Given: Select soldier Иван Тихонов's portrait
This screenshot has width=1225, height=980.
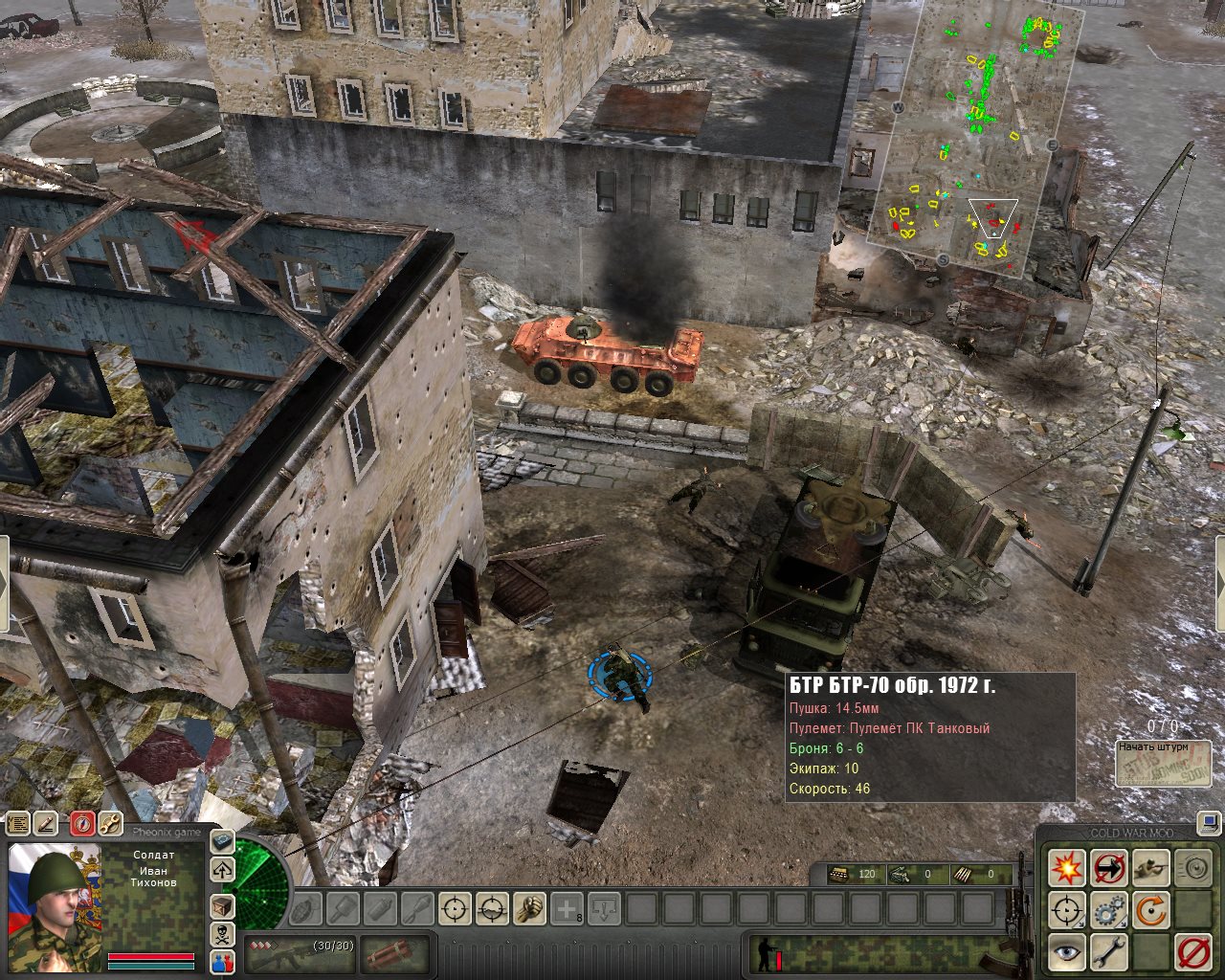Looking at the screenshot, I should [54, 899].
